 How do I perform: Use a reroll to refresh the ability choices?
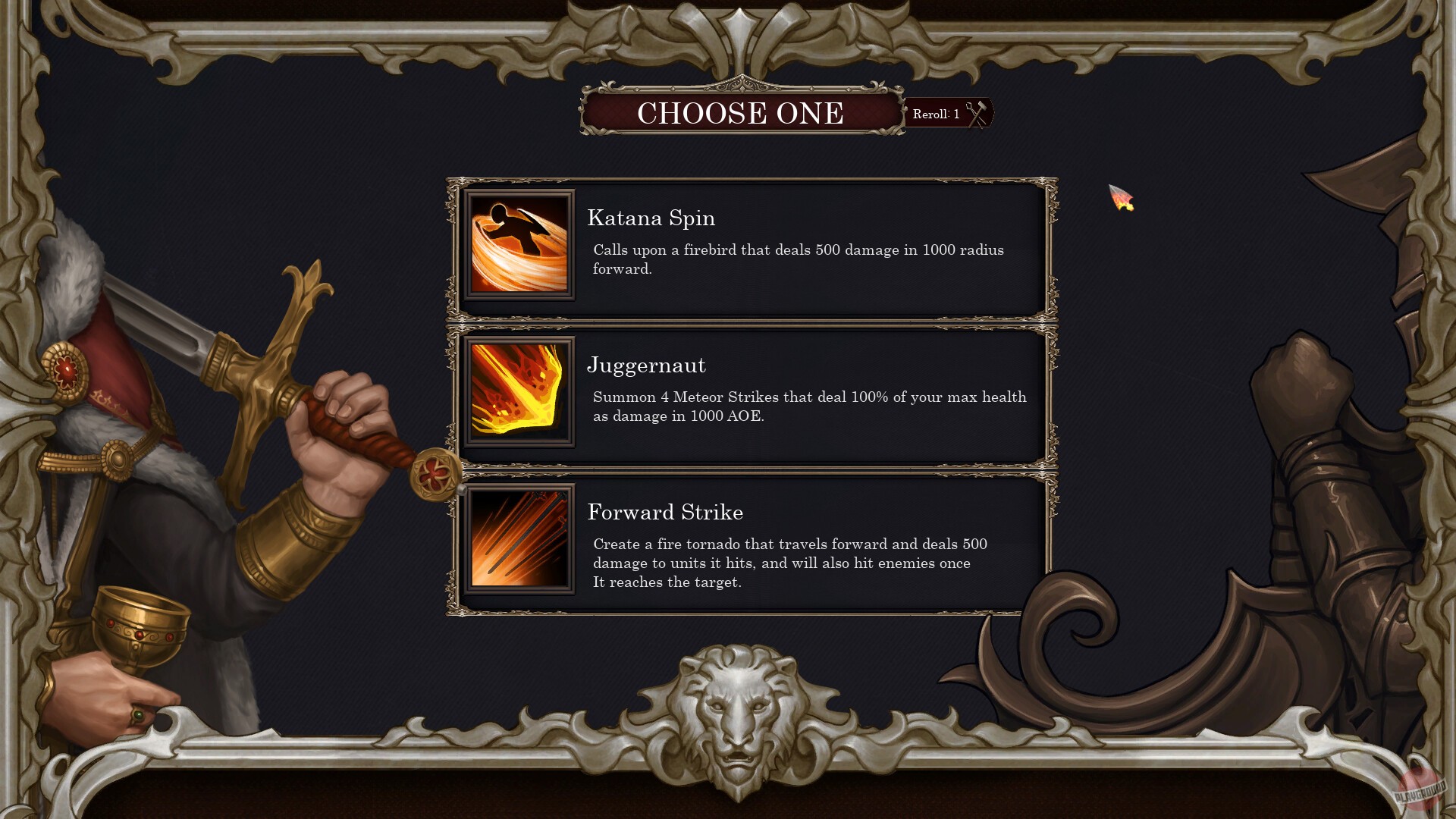tap(949, 114)
